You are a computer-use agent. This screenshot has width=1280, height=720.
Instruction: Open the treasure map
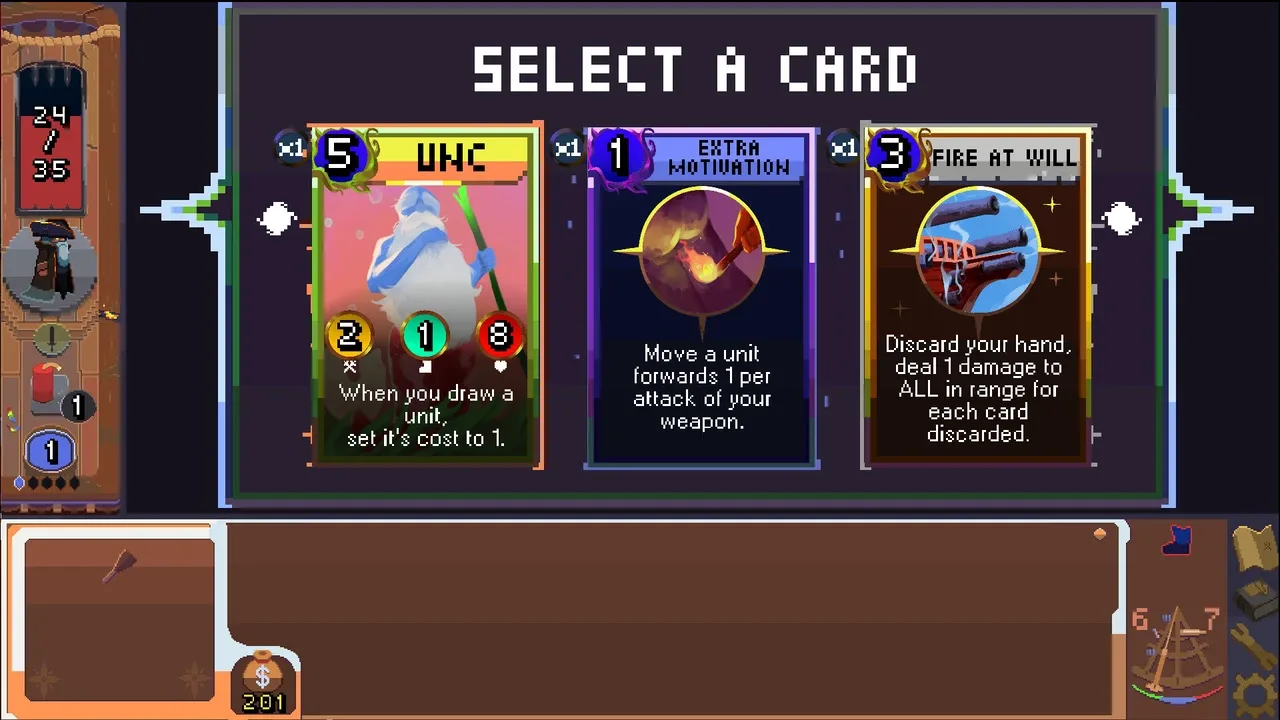point(1254,548)
